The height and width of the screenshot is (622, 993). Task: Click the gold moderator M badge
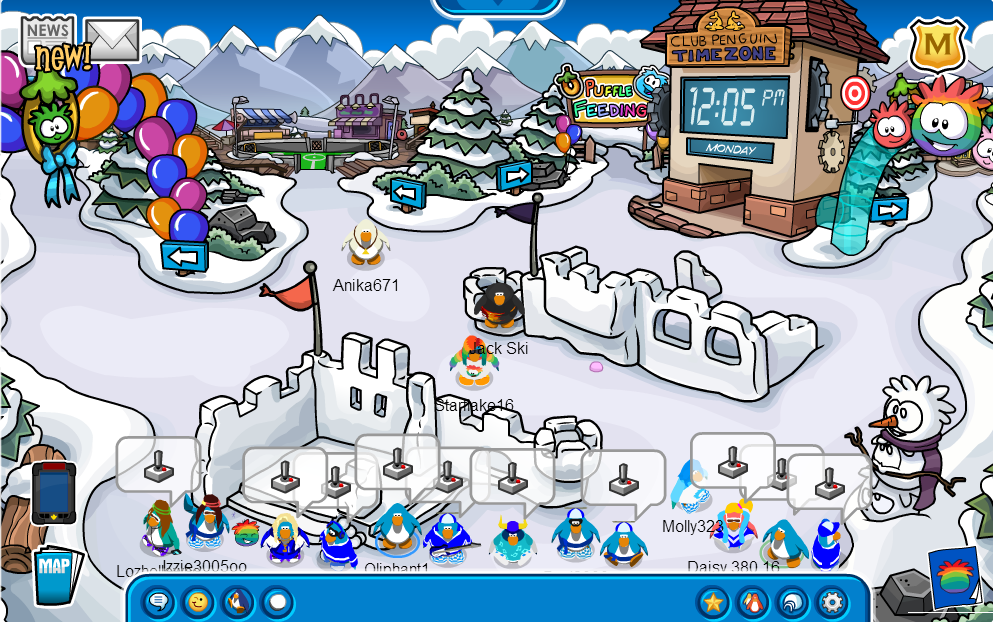pos(937,46)
